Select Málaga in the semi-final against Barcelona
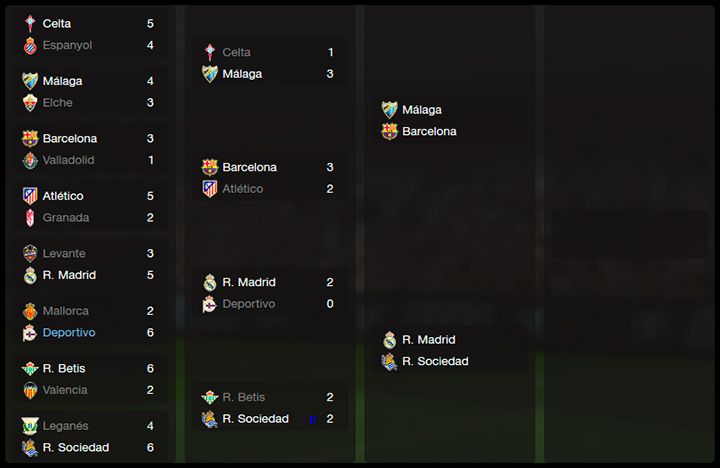The height and width of the screenshot is (468, 720). (x=422, y=110)
